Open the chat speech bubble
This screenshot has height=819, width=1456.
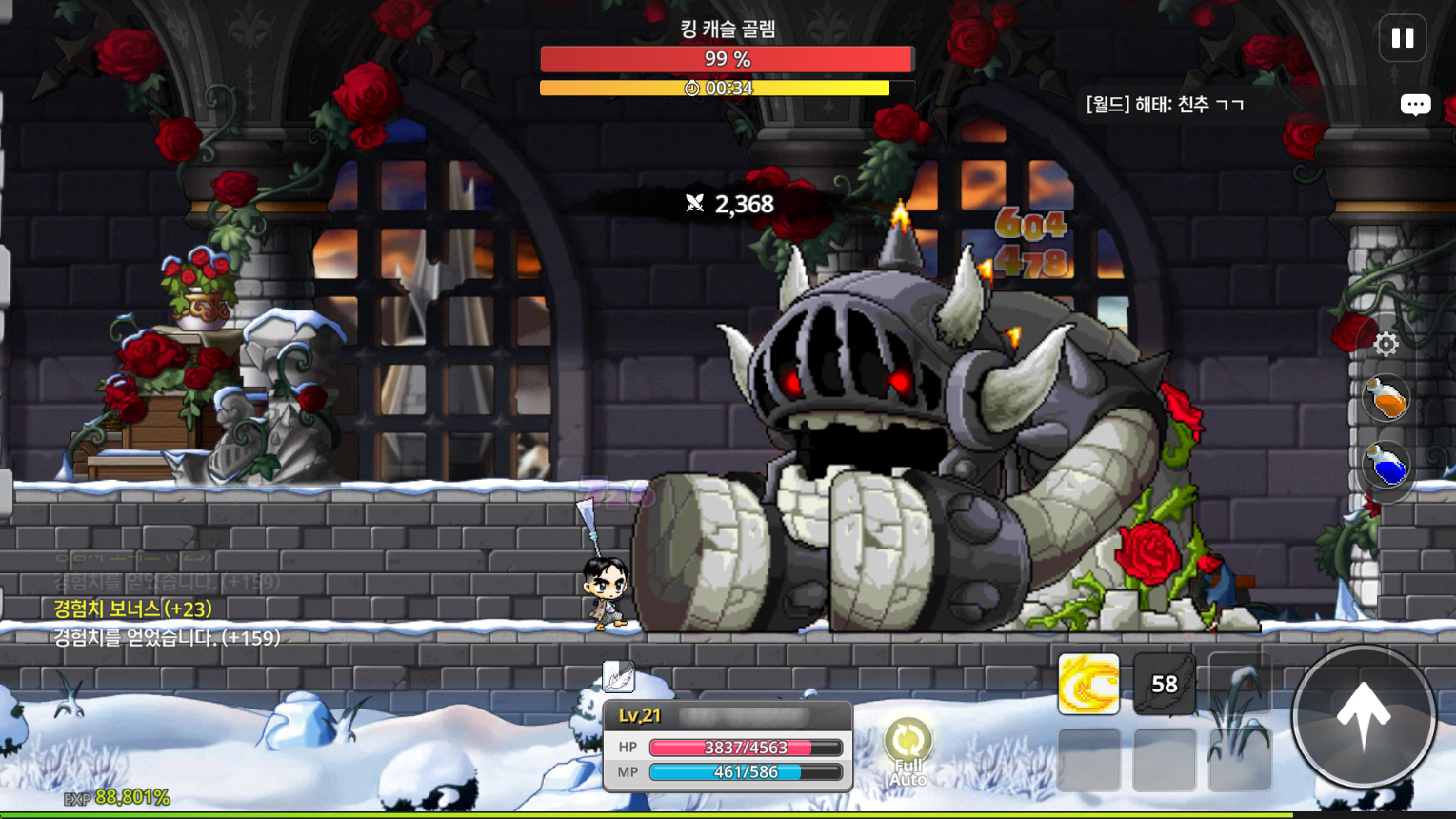pyautogui.click(x=1415, y=105)
